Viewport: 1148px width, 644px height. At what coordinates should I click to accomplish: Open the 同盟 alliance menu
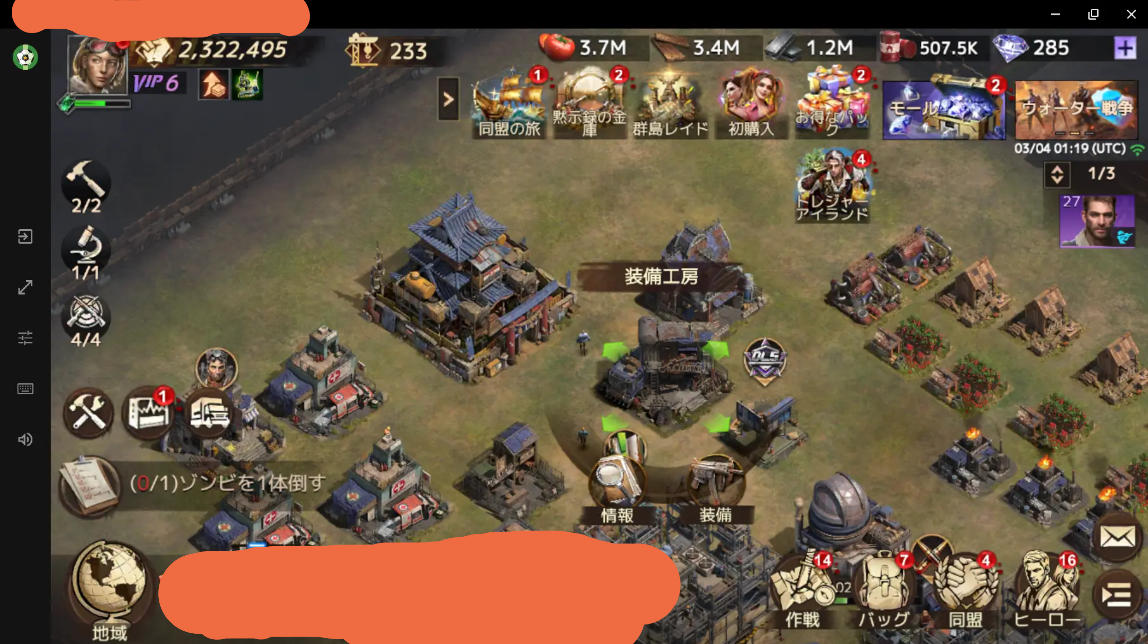[x=965, y=588]
